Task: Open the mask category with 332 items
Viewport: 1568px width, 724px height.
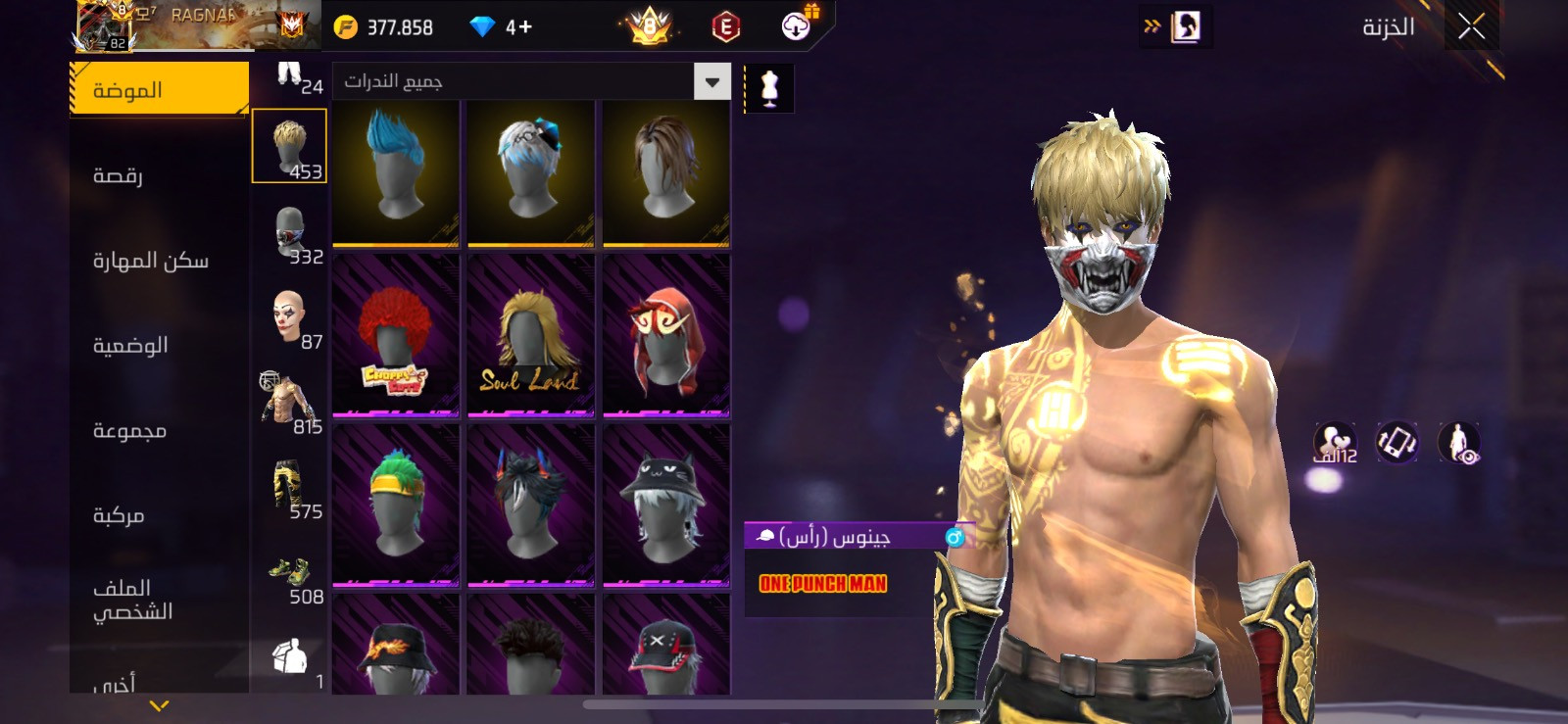Action: 290,236
